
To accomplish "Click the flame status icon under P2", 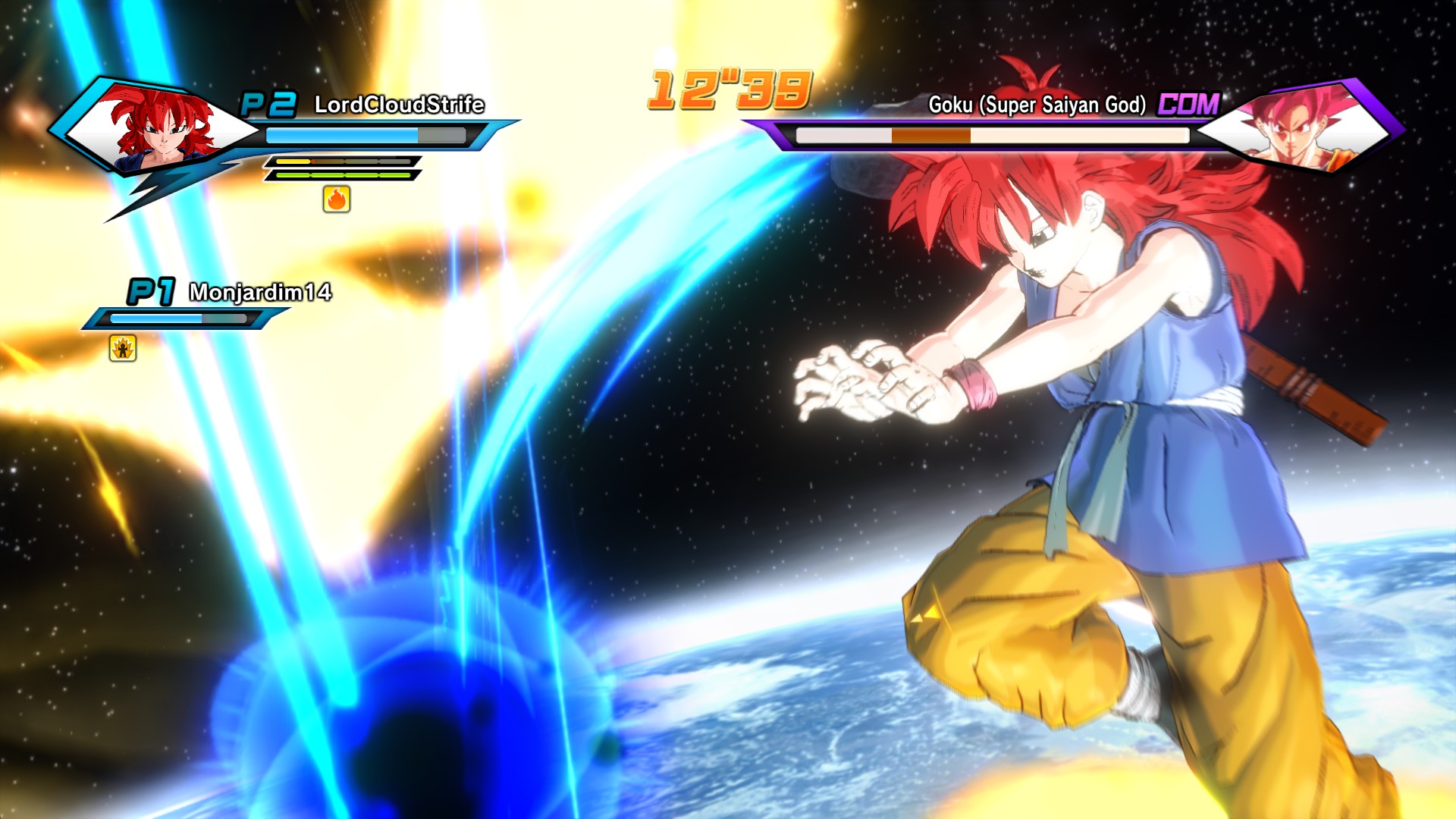I will coord(337,199).
